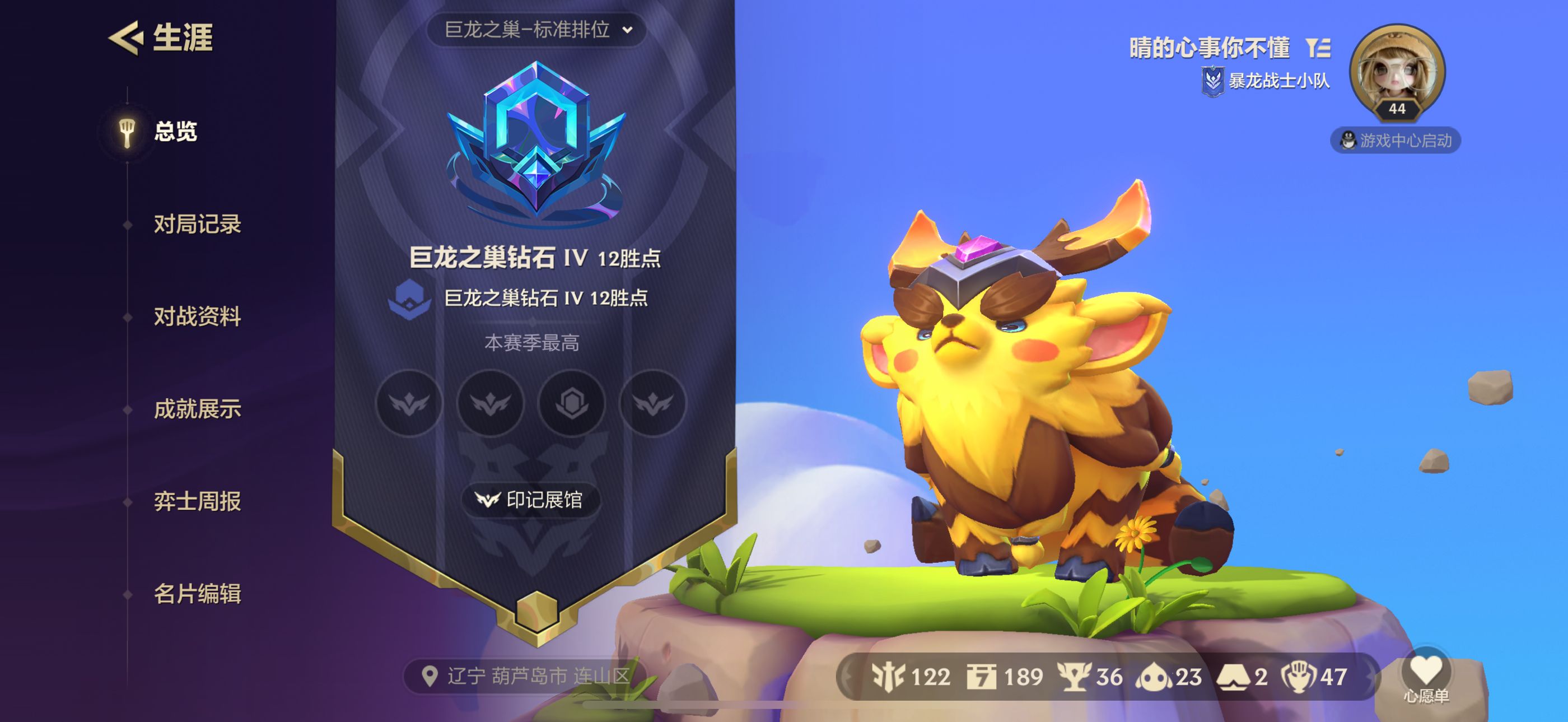Go back from the 生涯 career page
The width and height of the screenshot is (1568, 722).
pyautogui.click(x=127, y=38)
